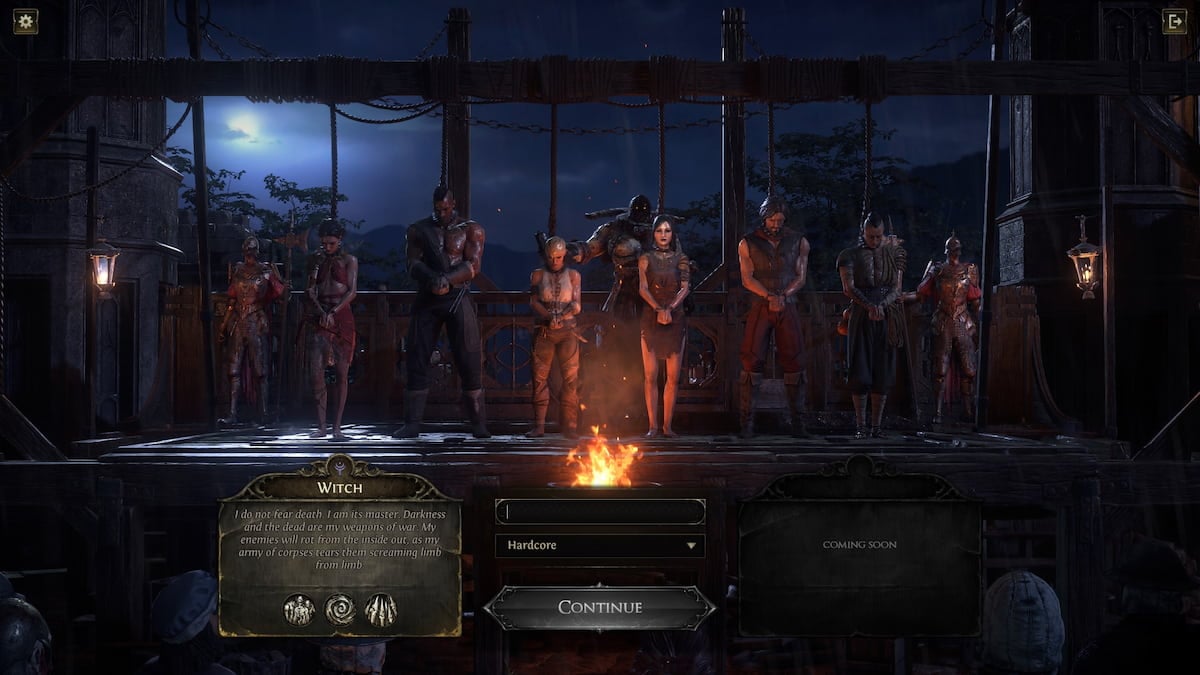
Task: Confirm with the Continue button
Action: point(600,607)
